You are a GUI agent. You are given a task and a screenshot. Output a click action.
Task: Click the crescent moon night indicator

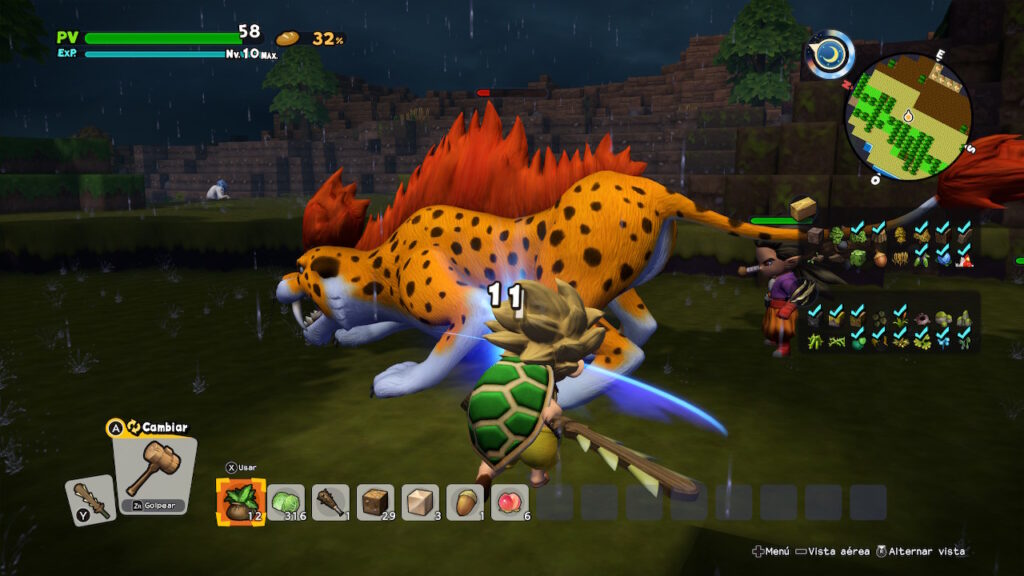pyautogui.click(x=831, y=55)
